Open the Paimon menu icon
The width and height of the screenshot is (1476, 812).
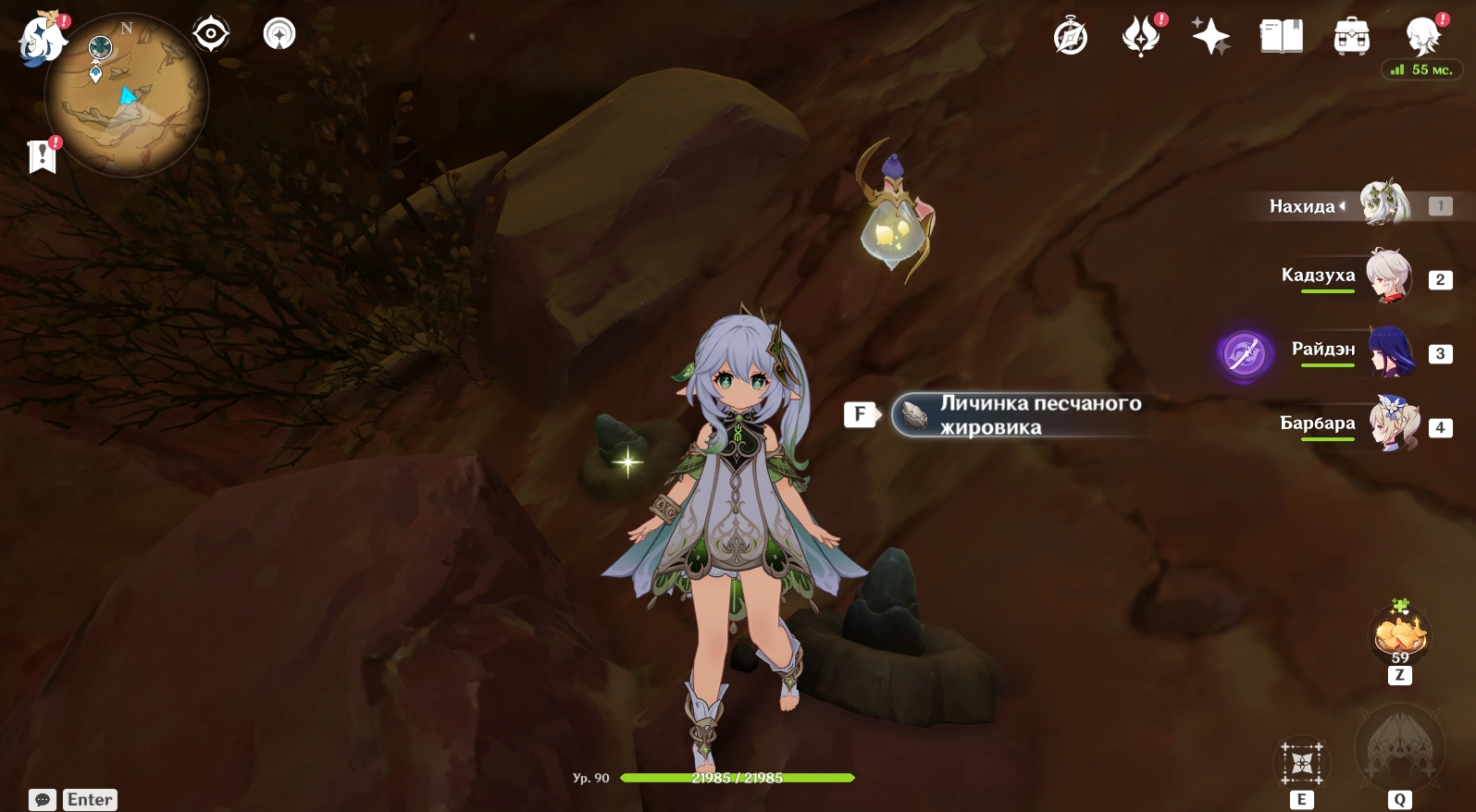tap(42, 39)
